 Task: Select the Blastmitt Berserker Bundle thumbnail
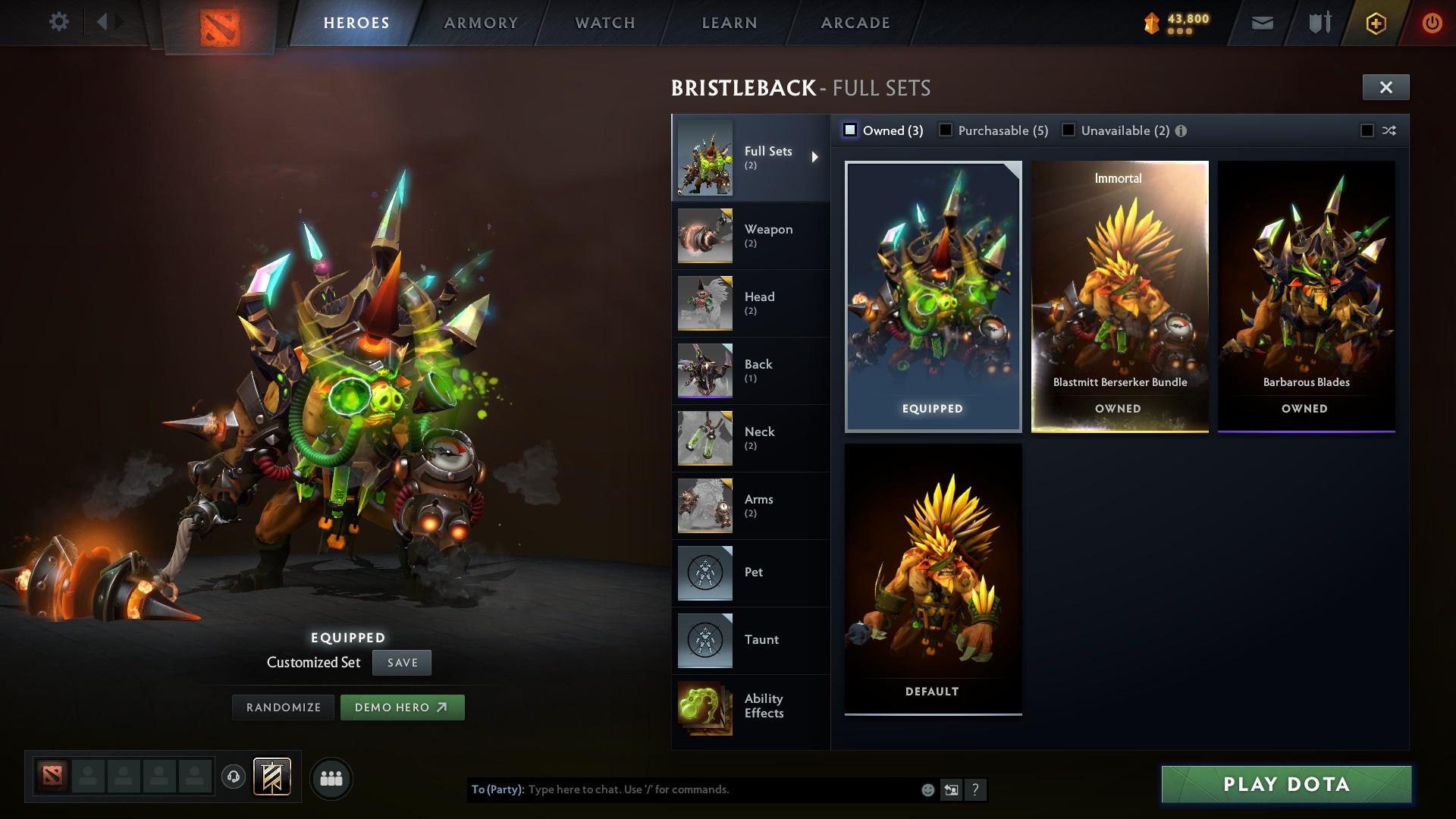pos(1120,296)
